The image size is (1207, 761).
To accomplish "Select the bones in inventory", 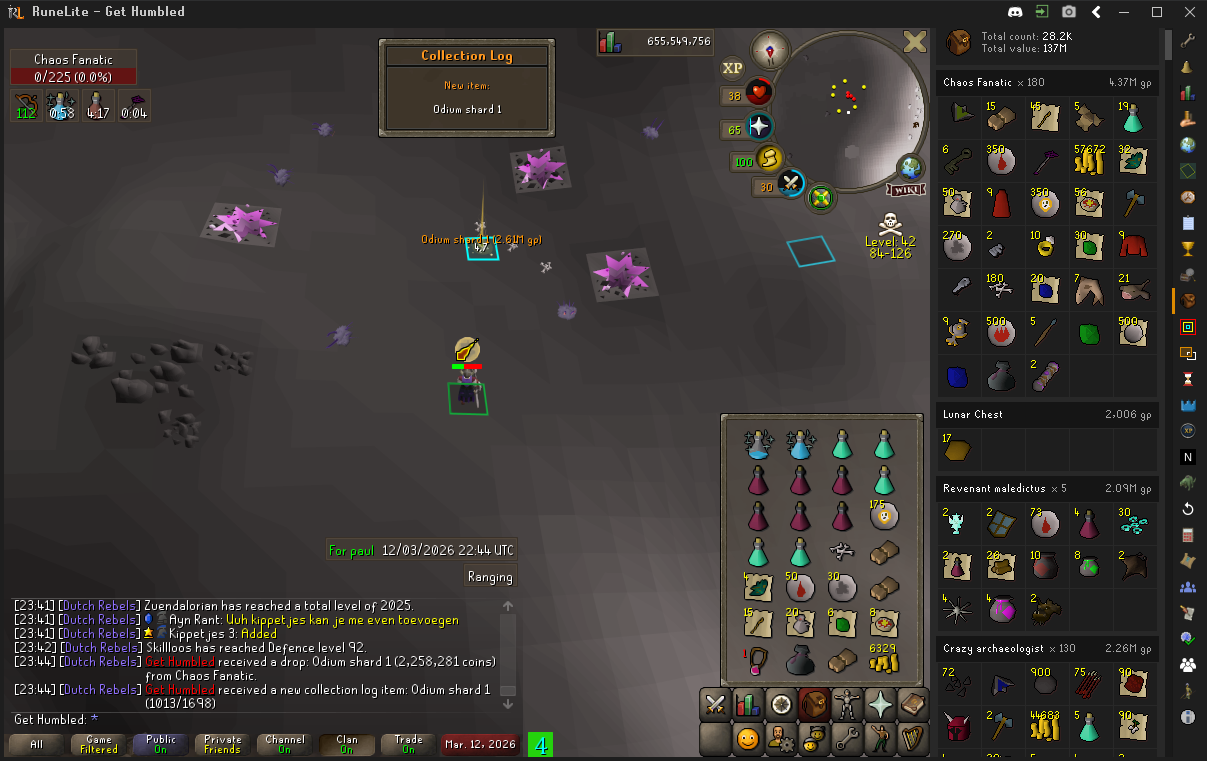I will click(841, 550).
